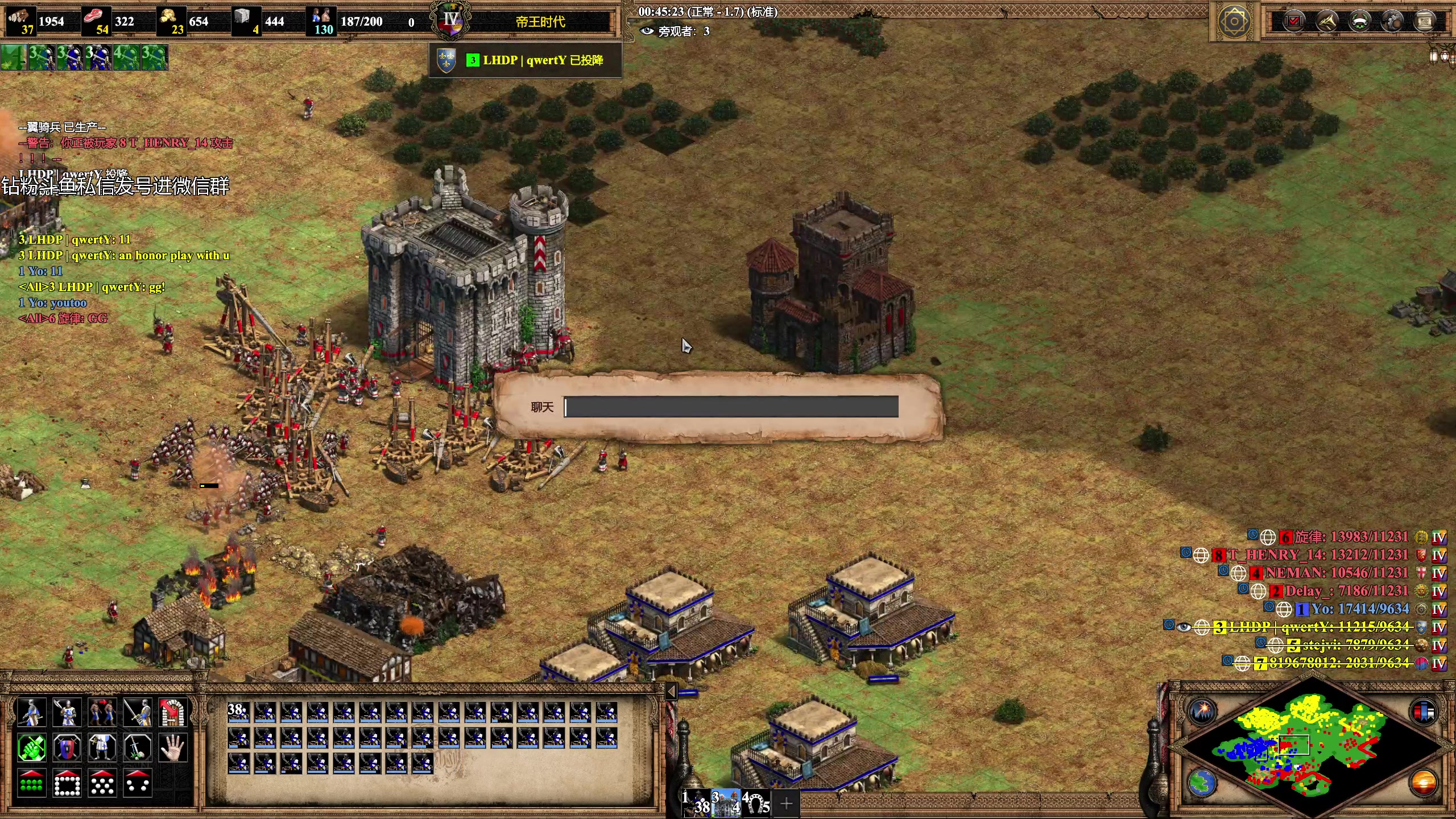
Task: Activate the minimap flare signal button
Action: tap(1202, 711)
